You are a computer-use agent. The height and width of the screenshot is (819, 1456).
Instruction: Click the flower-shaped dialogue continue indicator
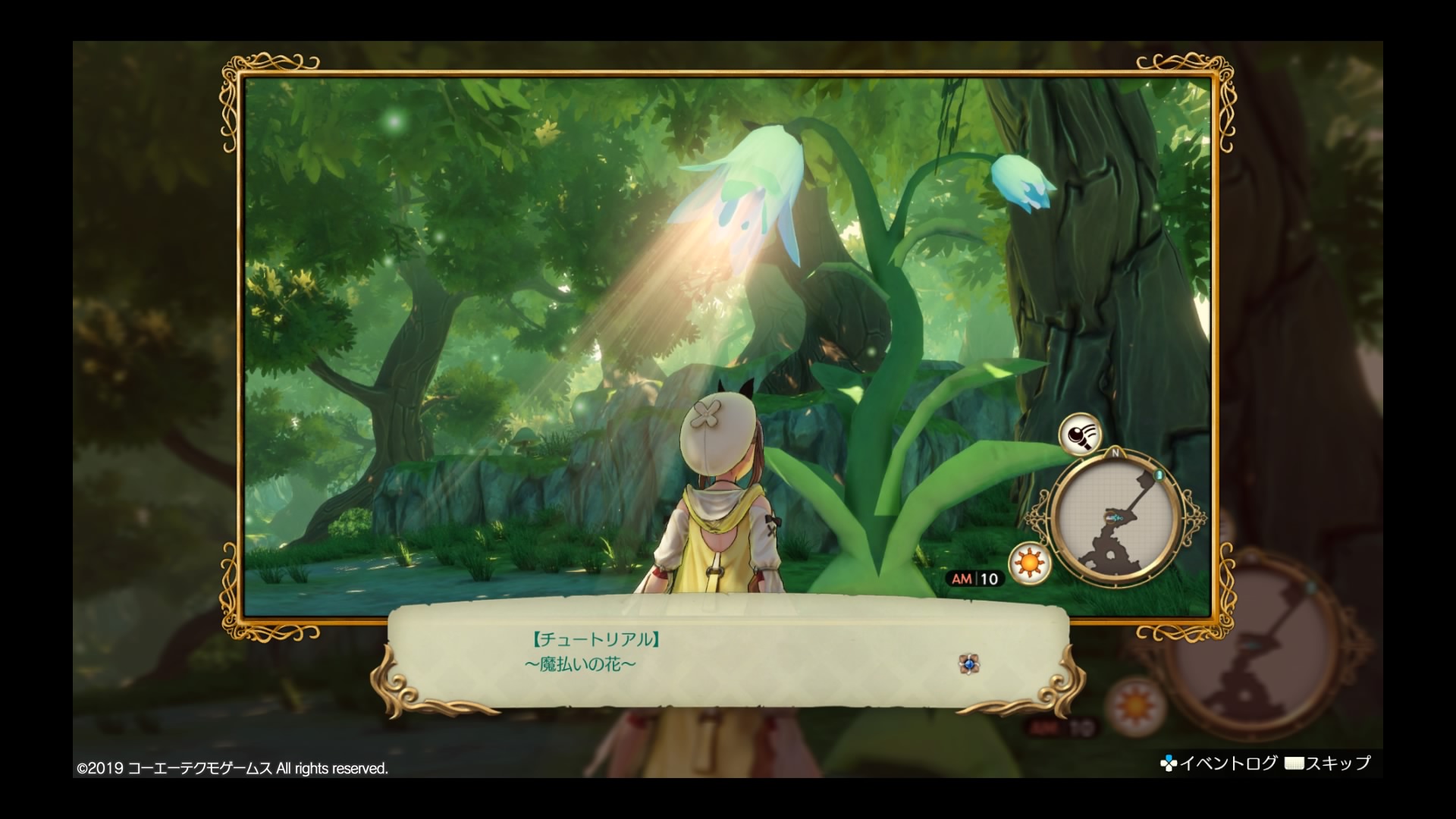coord(968,664)
